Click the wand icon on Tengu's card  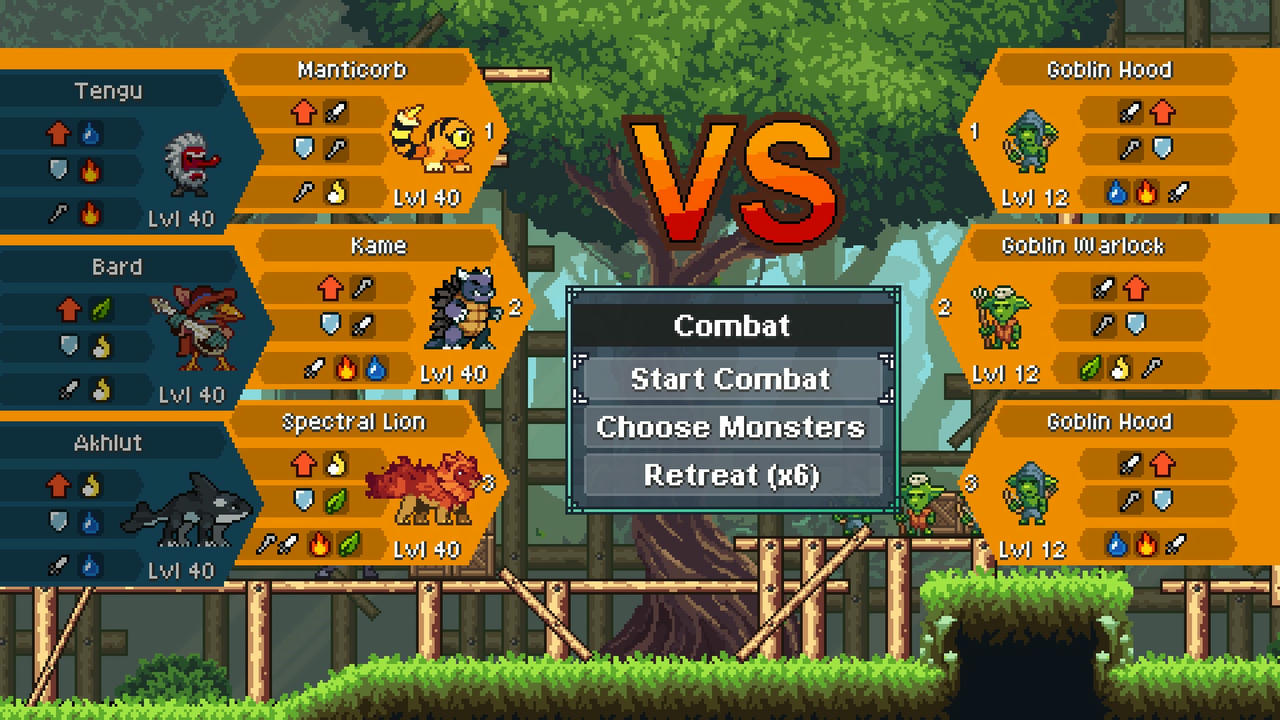[57, 213]
